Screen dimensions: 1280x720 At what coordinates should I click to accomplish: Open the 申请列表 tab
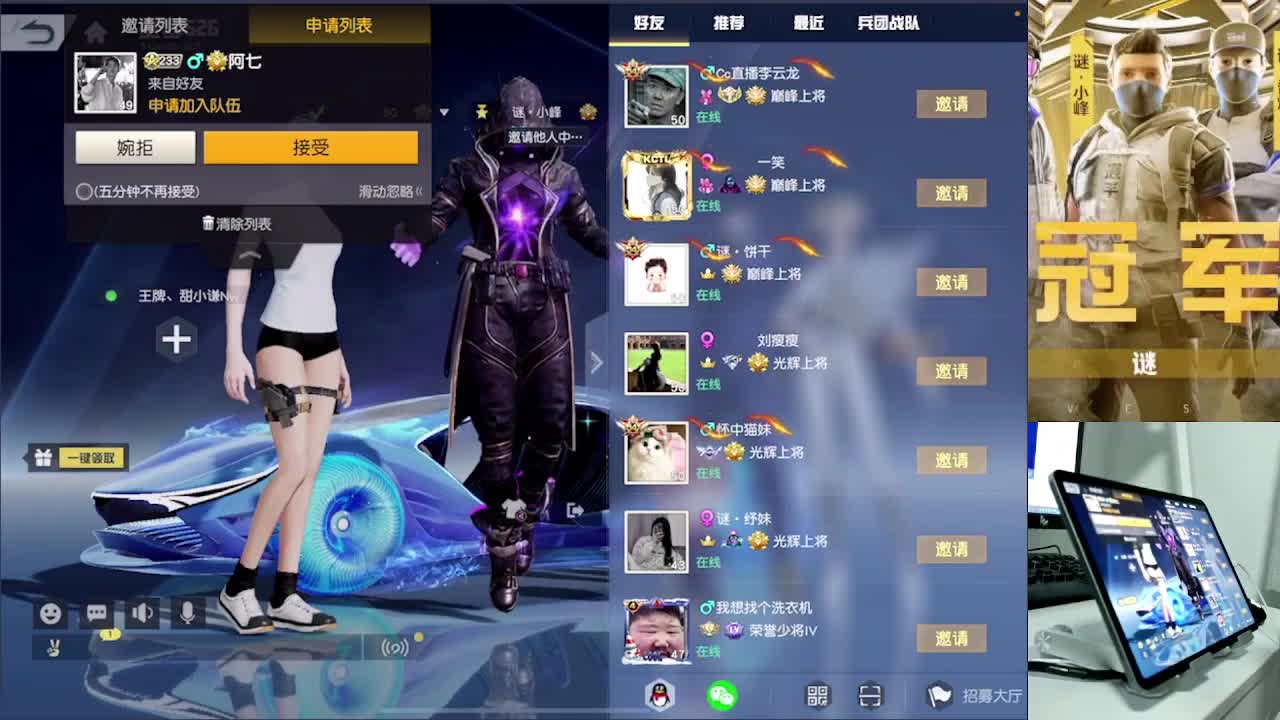pyautogui.click(x=341, y=26)
